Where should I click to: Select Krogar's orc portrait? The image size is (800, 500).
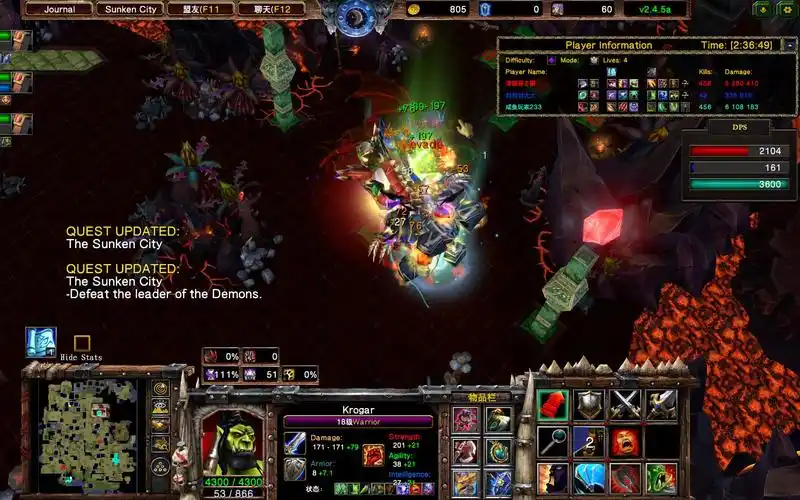(233, 443)
